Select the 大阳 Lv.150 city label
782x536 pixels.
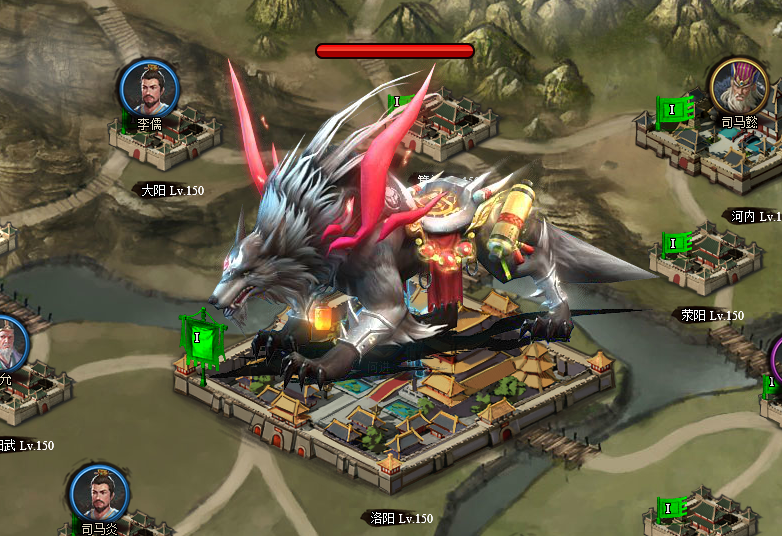(x=171, y=190)
